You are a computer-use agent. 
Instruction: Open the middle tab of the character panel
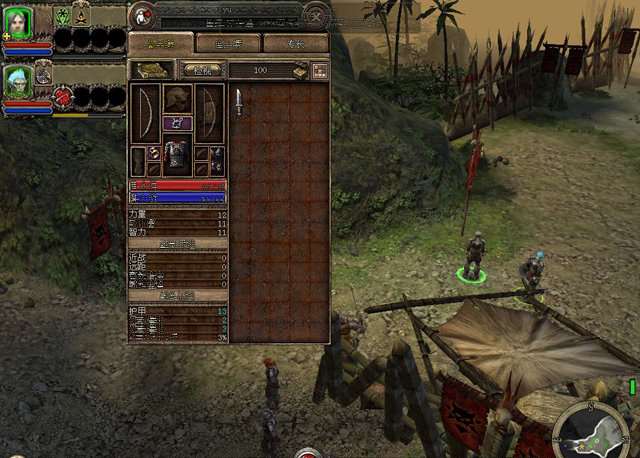pyautogui.click(x=227, y=43)
